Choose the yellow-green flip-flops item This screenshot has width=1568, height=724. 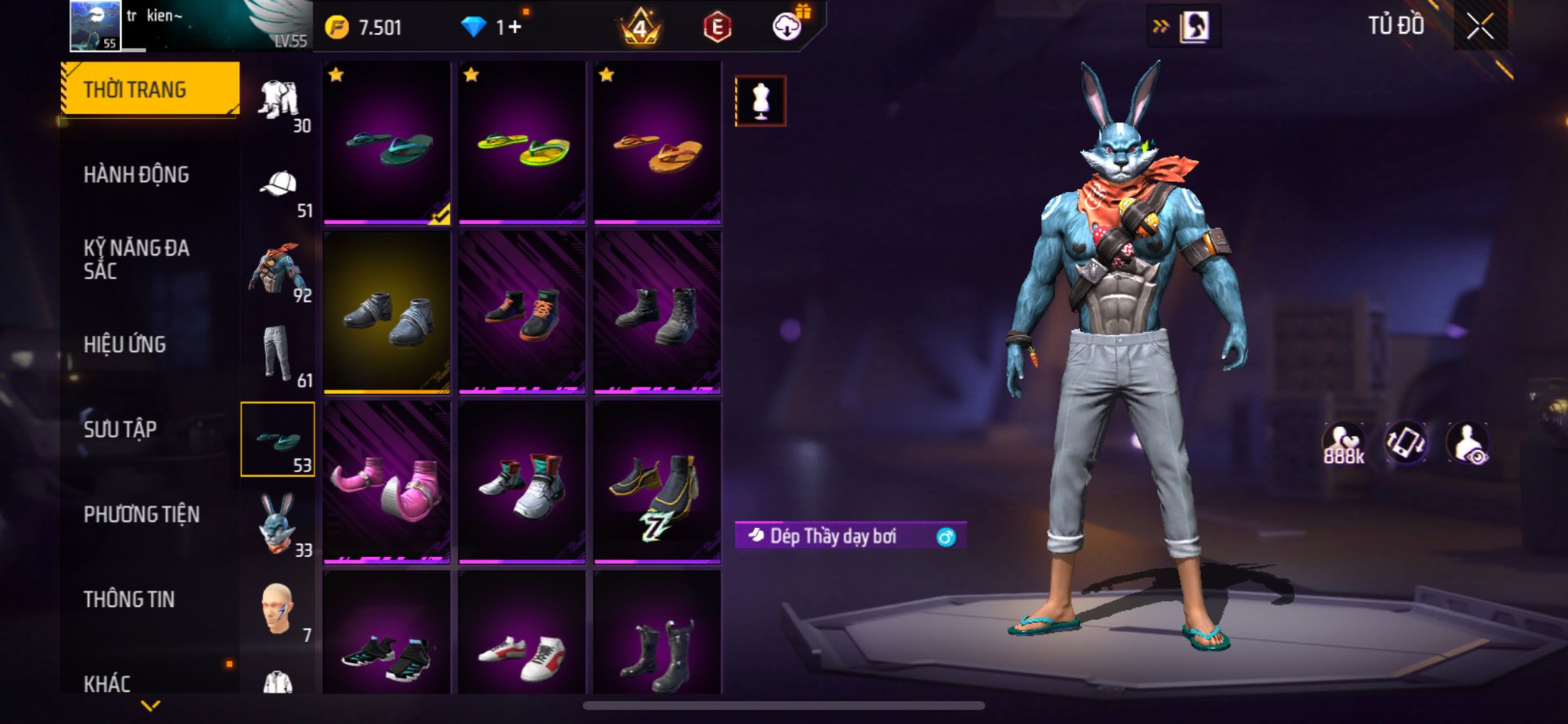point(522,143)
